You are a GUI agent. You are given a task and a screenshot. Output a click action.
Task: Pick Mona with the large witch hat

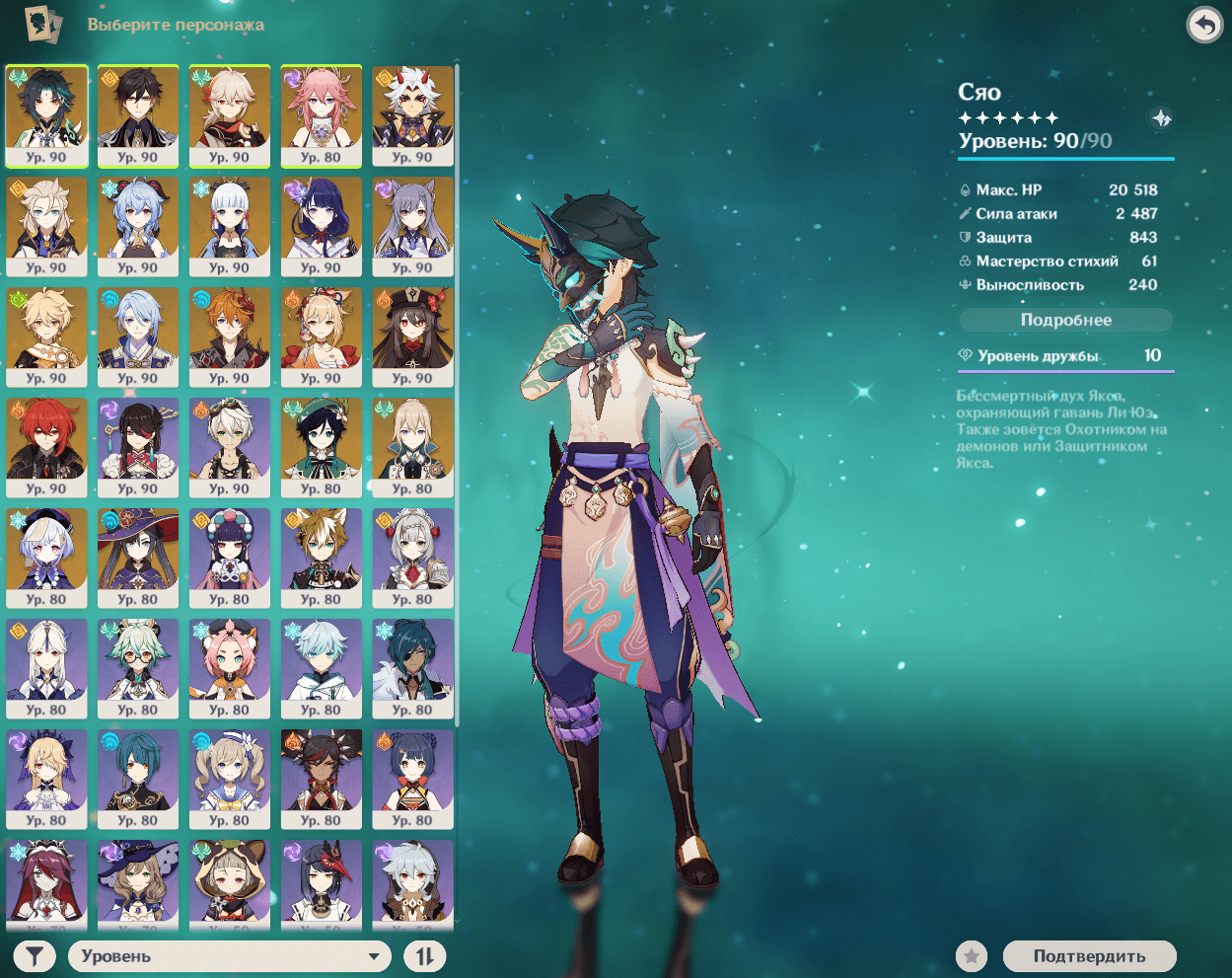click(138, 558)
